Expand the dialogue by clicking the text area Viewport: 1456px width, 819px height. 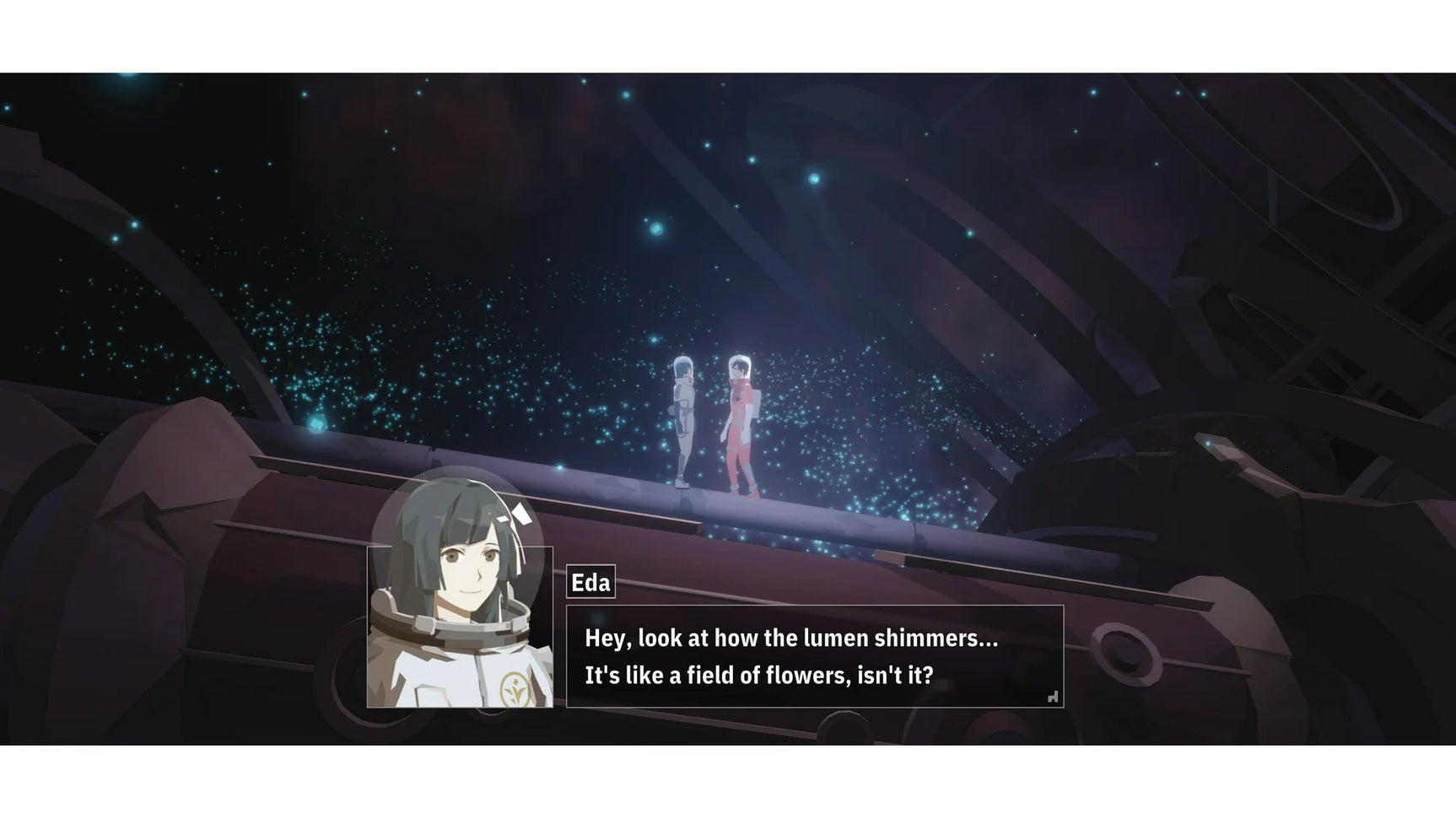tap(793, 658)
